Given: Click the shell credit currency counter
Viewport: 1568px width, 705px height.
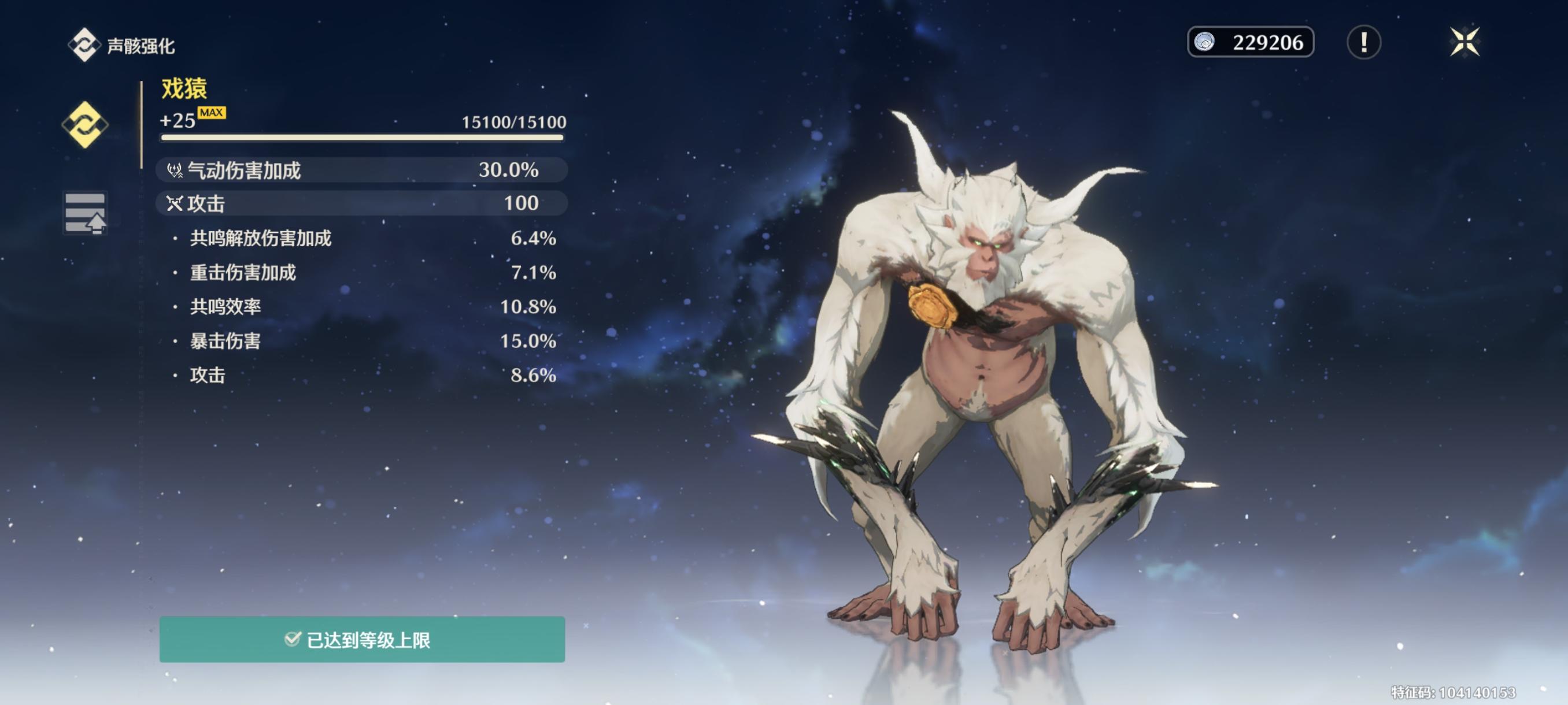Looking at the screenshot, I should click(1249, 43).
